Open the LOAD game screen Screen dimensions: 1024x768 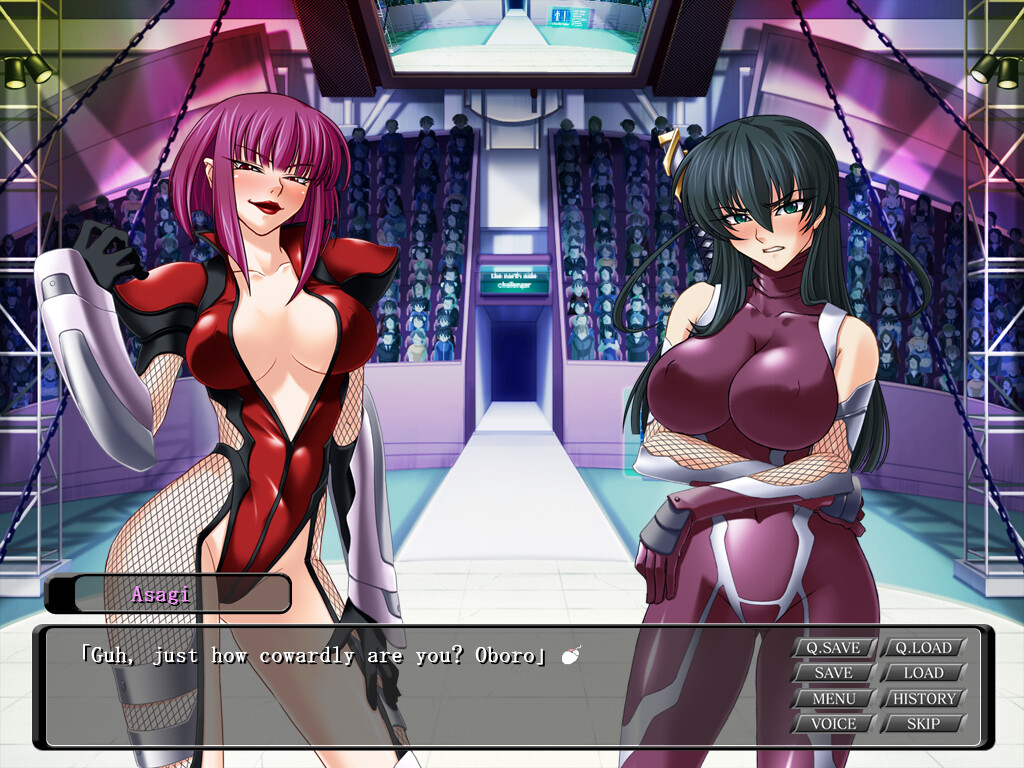(x=923, y=673)
